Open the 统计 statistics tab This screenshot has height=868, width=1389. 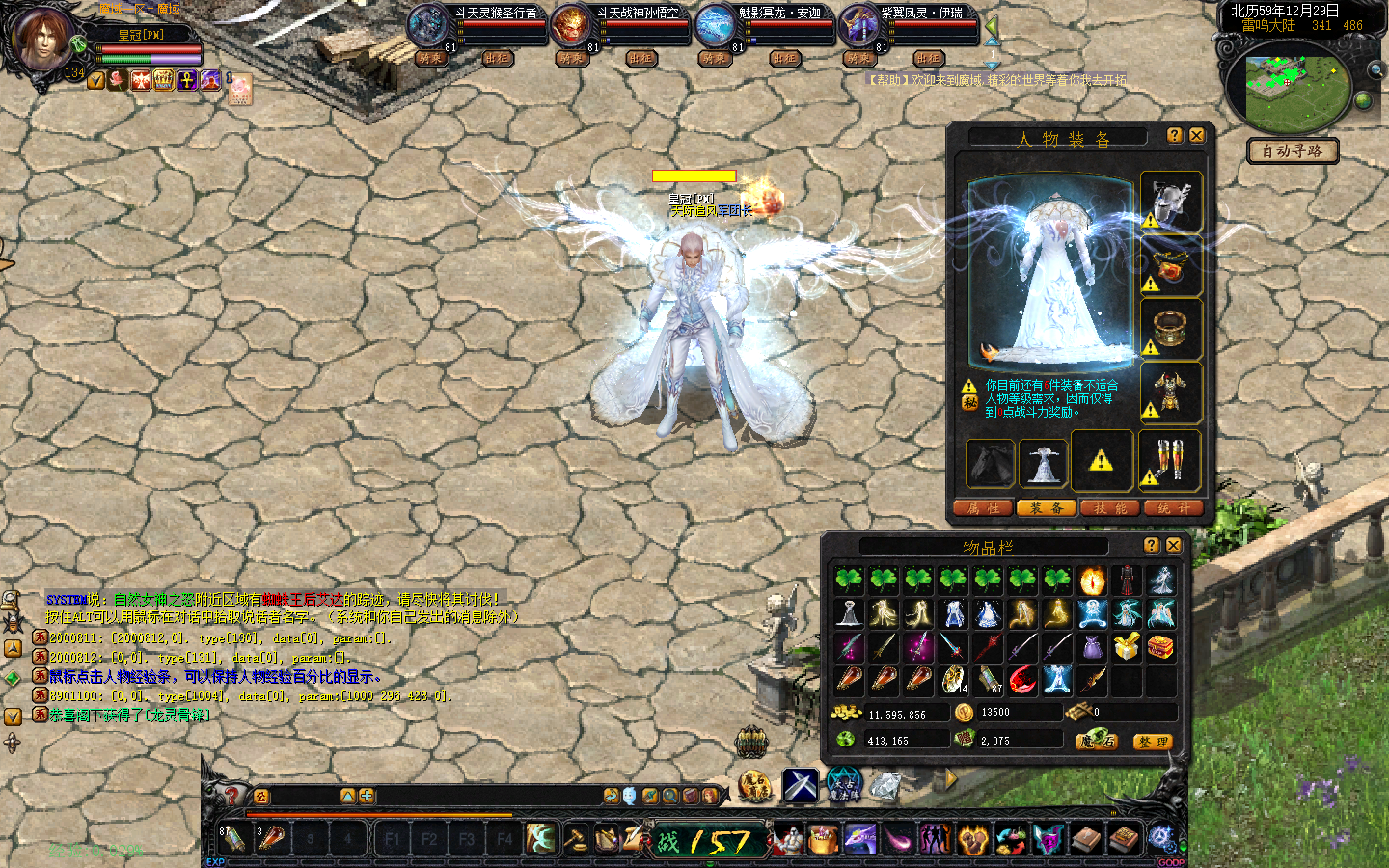pyautogui.click(x=1173, y=508)
